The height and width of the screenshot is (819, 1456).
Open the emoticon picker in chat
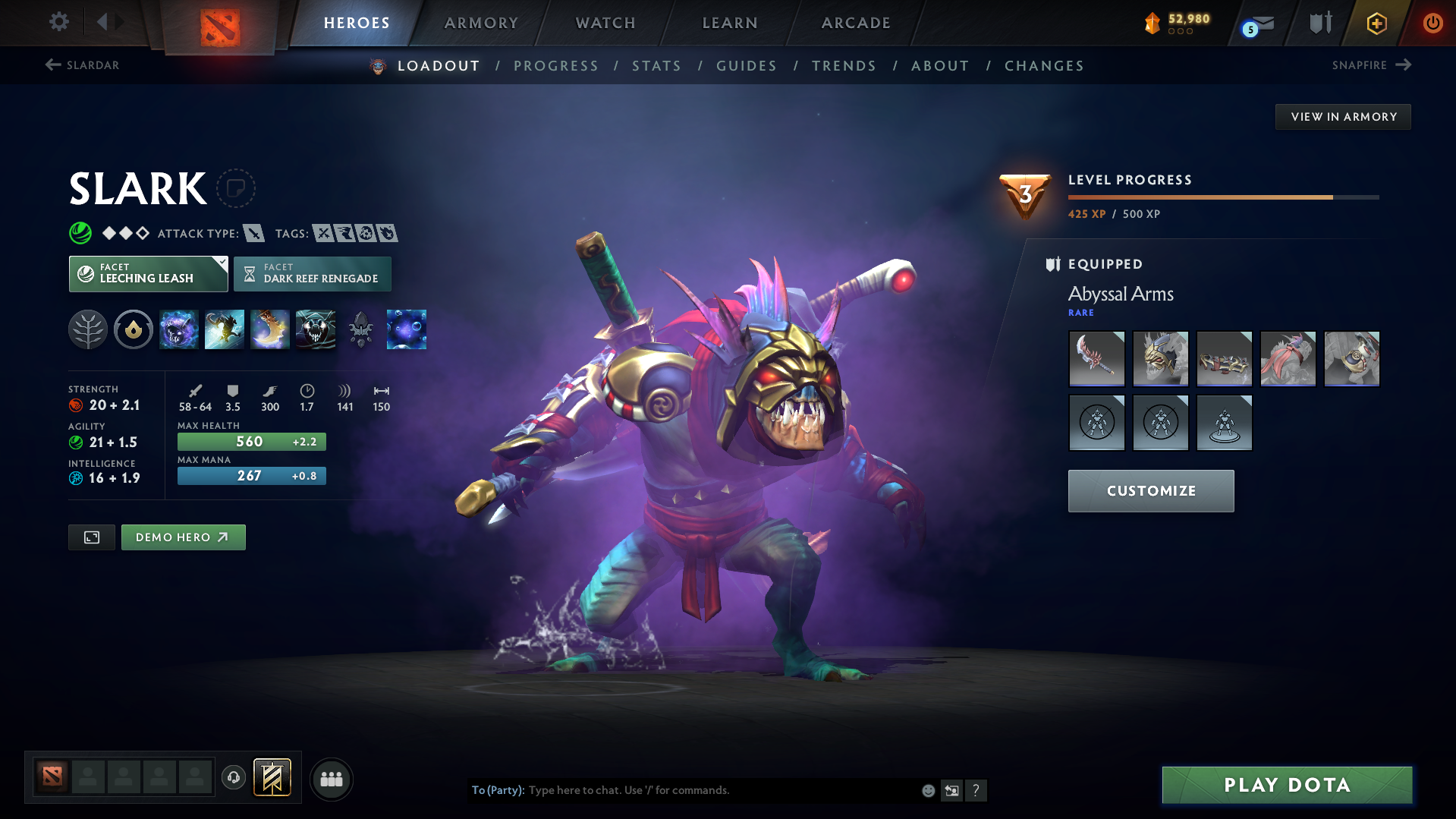928,790
